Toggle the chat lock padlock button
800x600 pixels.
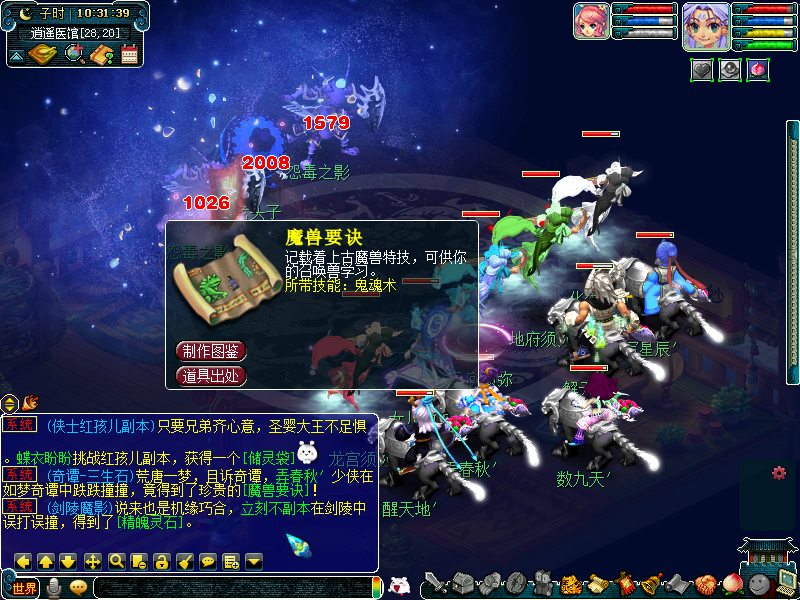click(x=162, y=561)
